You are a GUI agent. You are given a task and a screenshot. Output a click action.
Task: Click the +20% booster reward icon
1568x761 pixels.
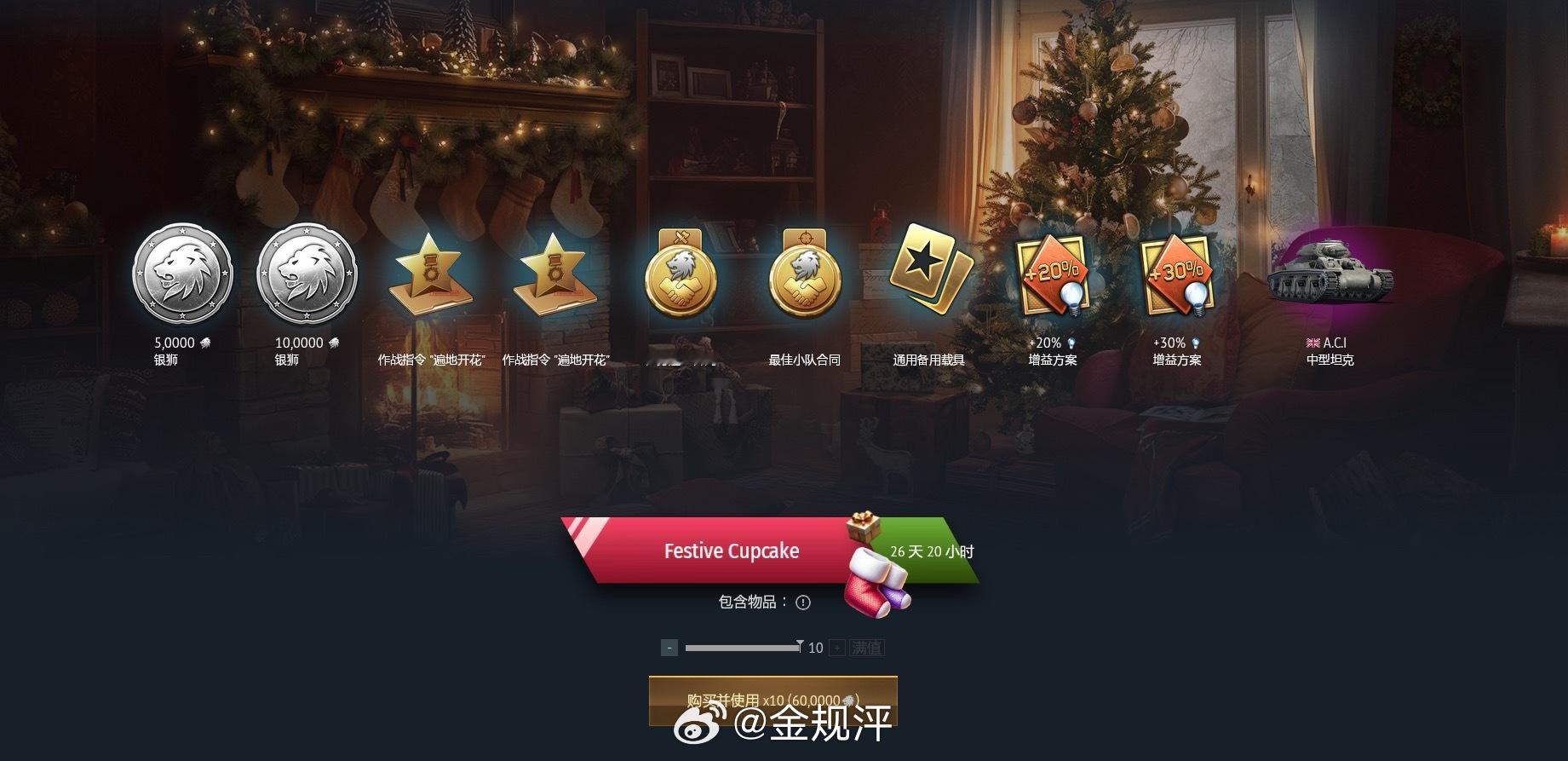click(1054, 274)
